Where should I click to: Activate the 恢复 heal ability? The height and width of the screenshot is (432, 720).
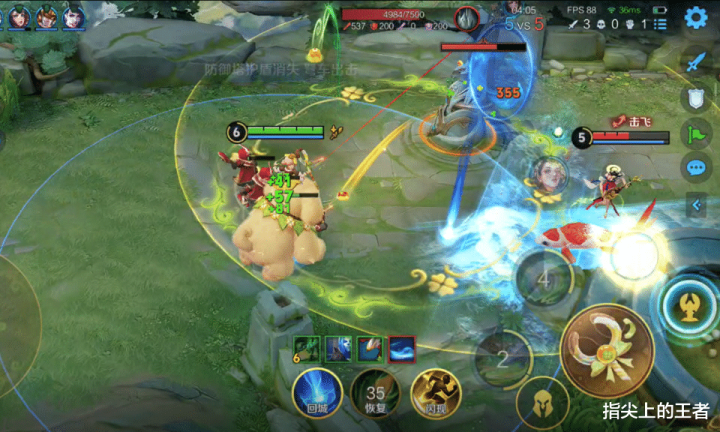click(x=376, y=393)
